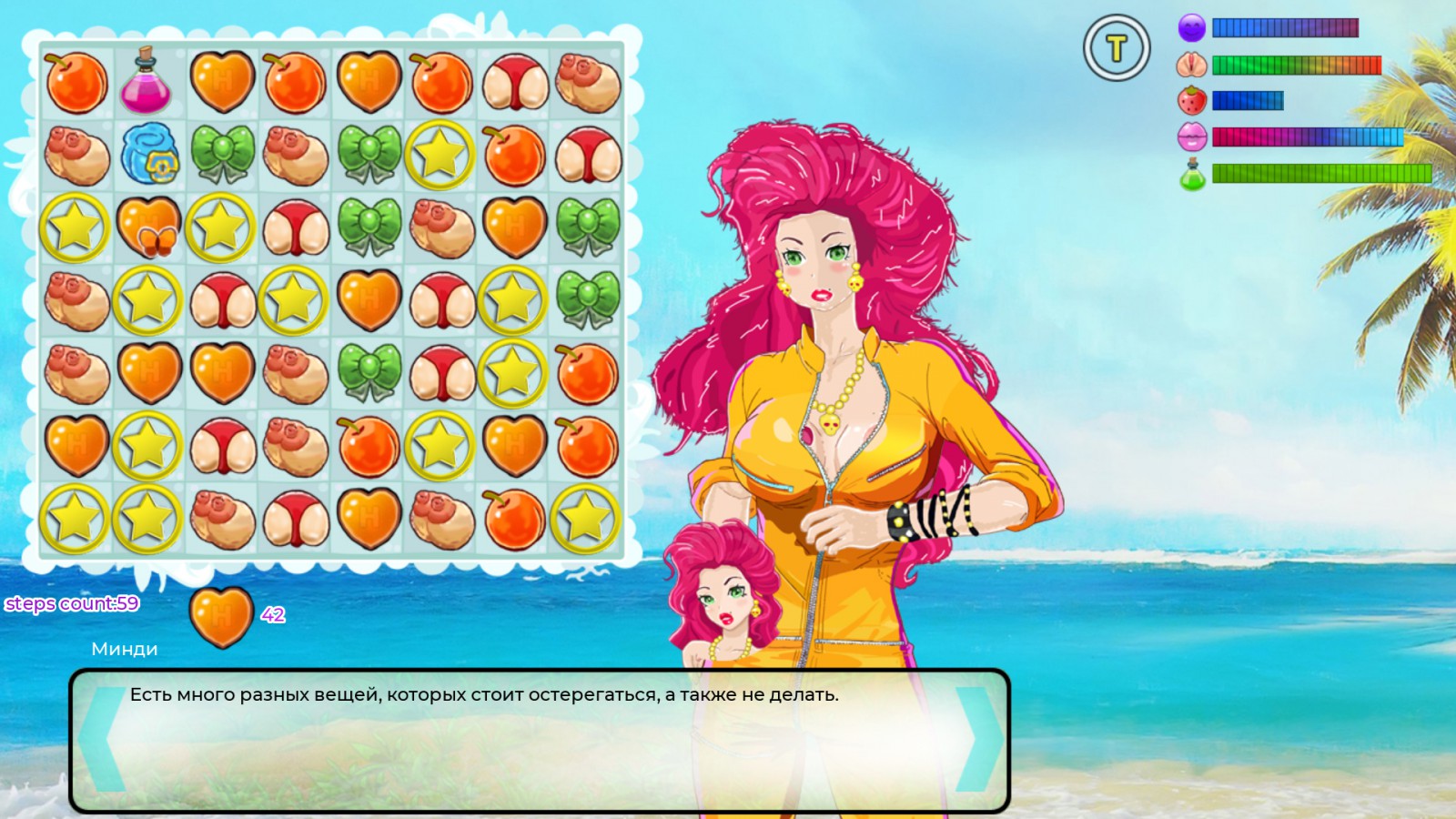Viewport: 1456px width, 819px height.
Task: Select the pink potion bottle tile
Action: pos(146,82)
